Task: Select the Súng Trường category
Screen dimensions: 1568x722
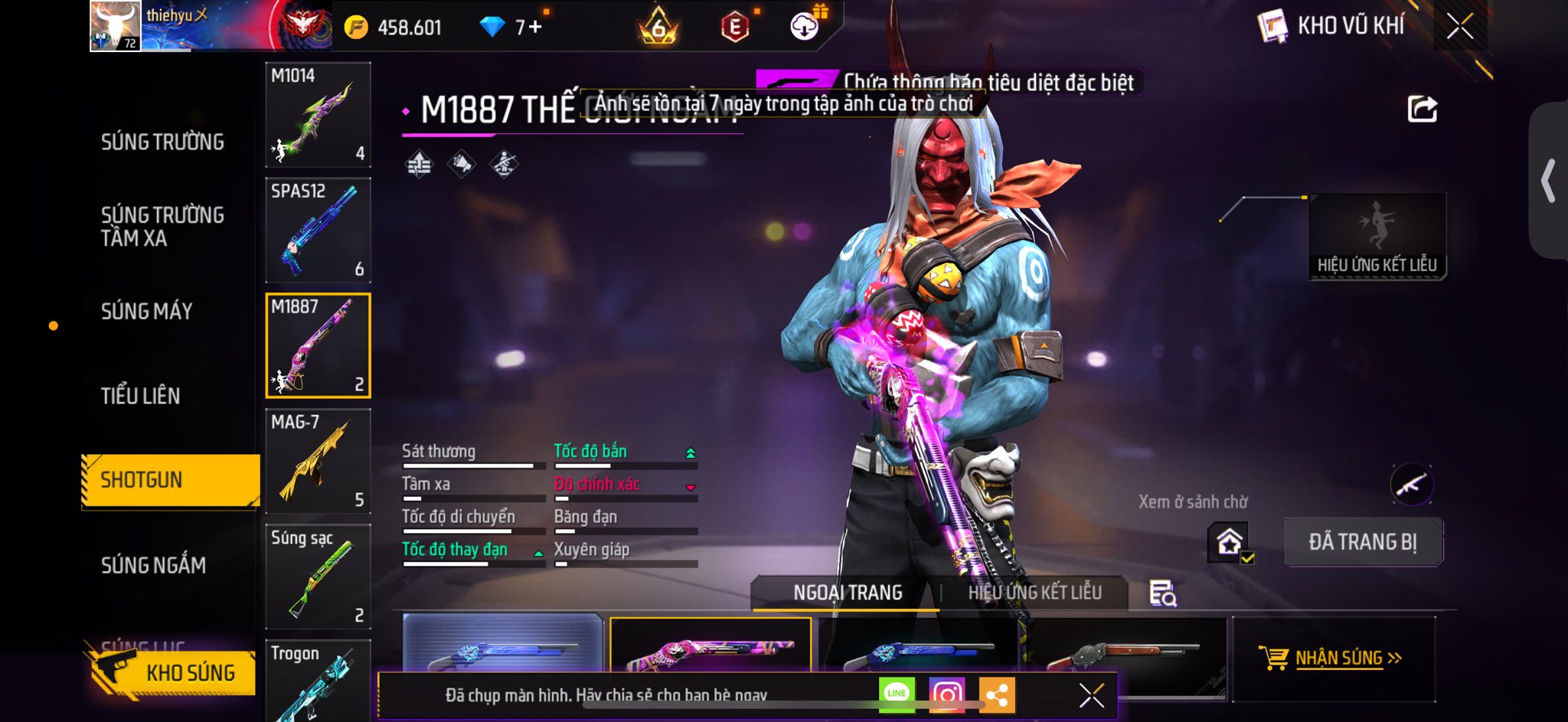Action: pyautogui.click(x=162, y=142)
